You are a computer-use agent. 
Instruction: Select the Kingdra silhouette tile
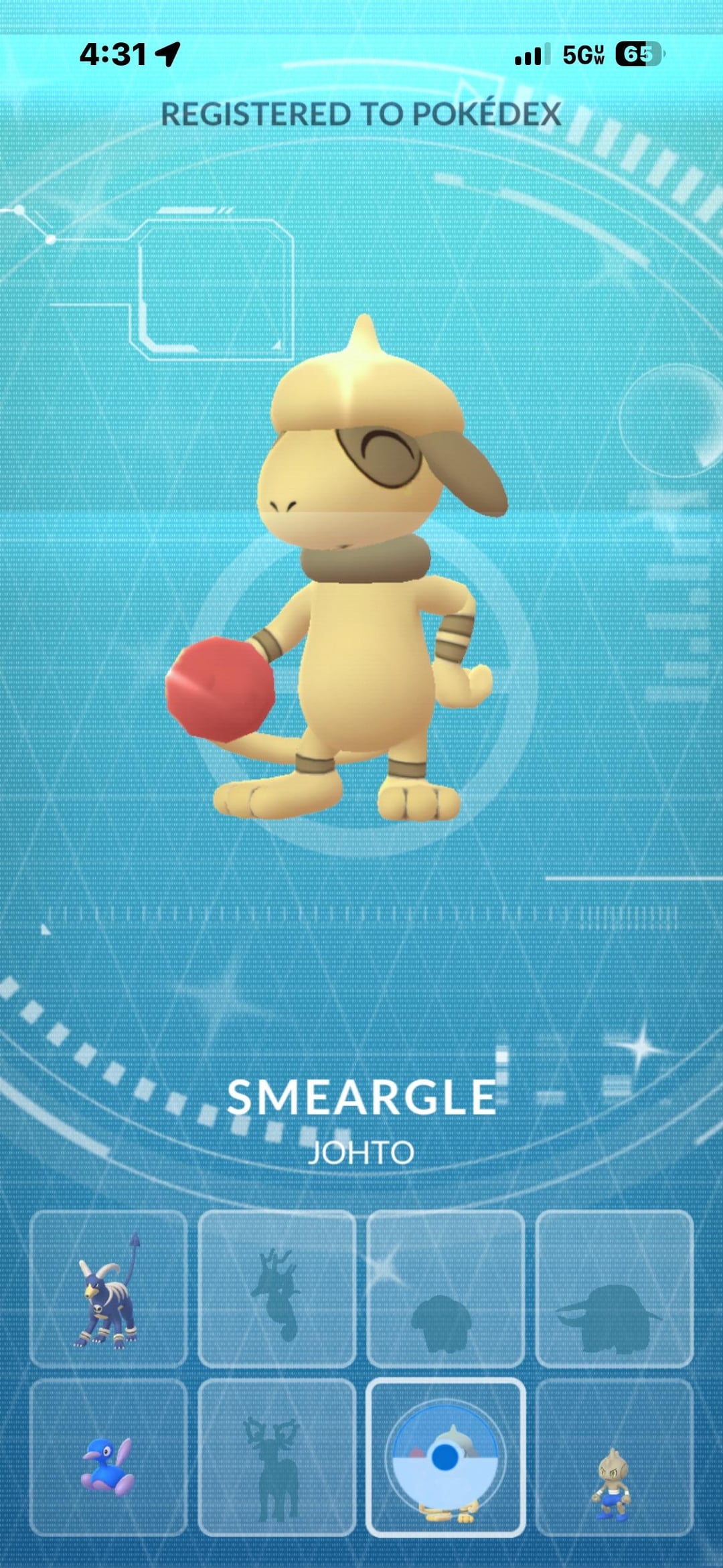pos(276,1288)
